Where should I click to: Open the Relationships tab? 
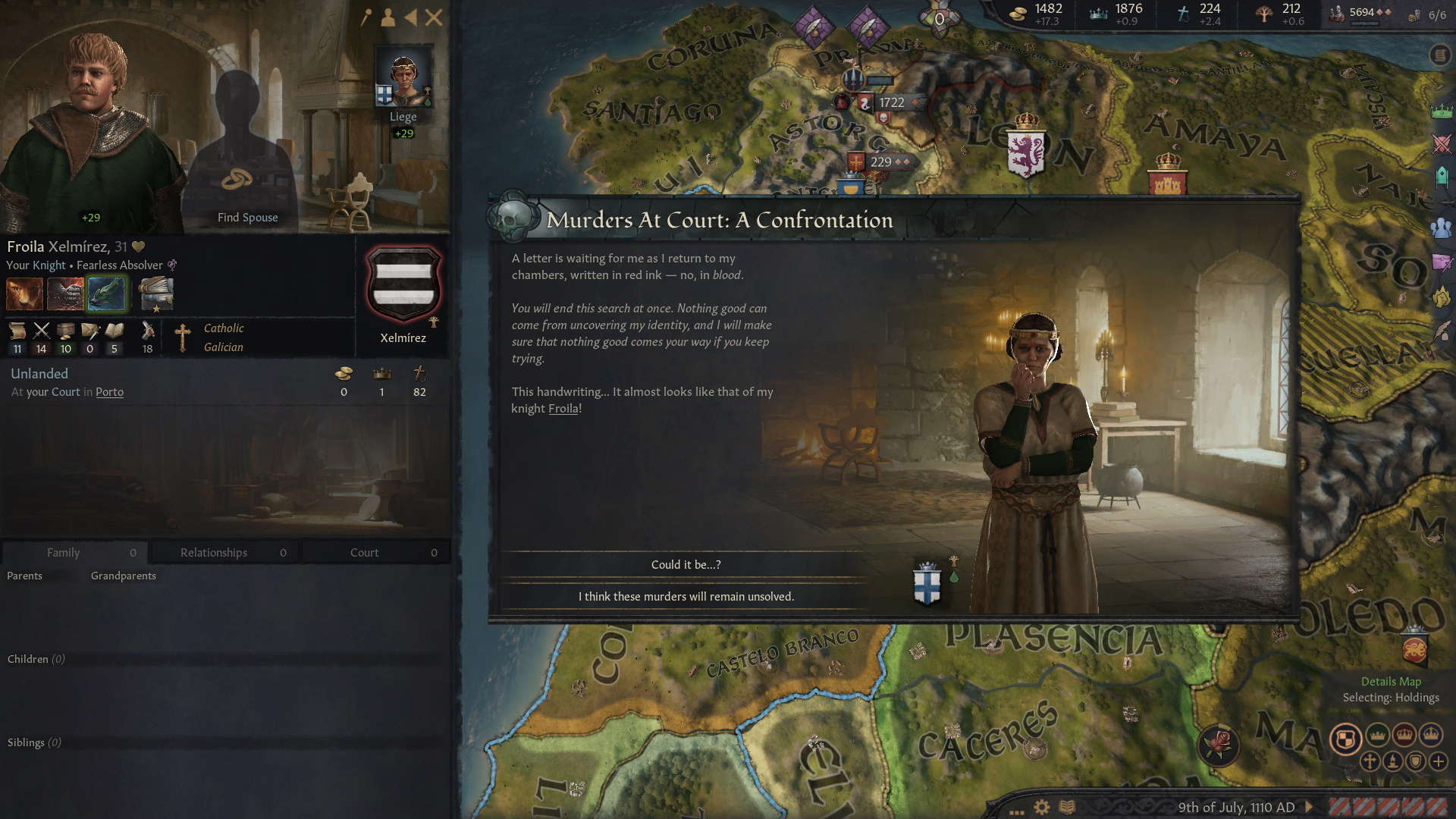pos(214,552)
